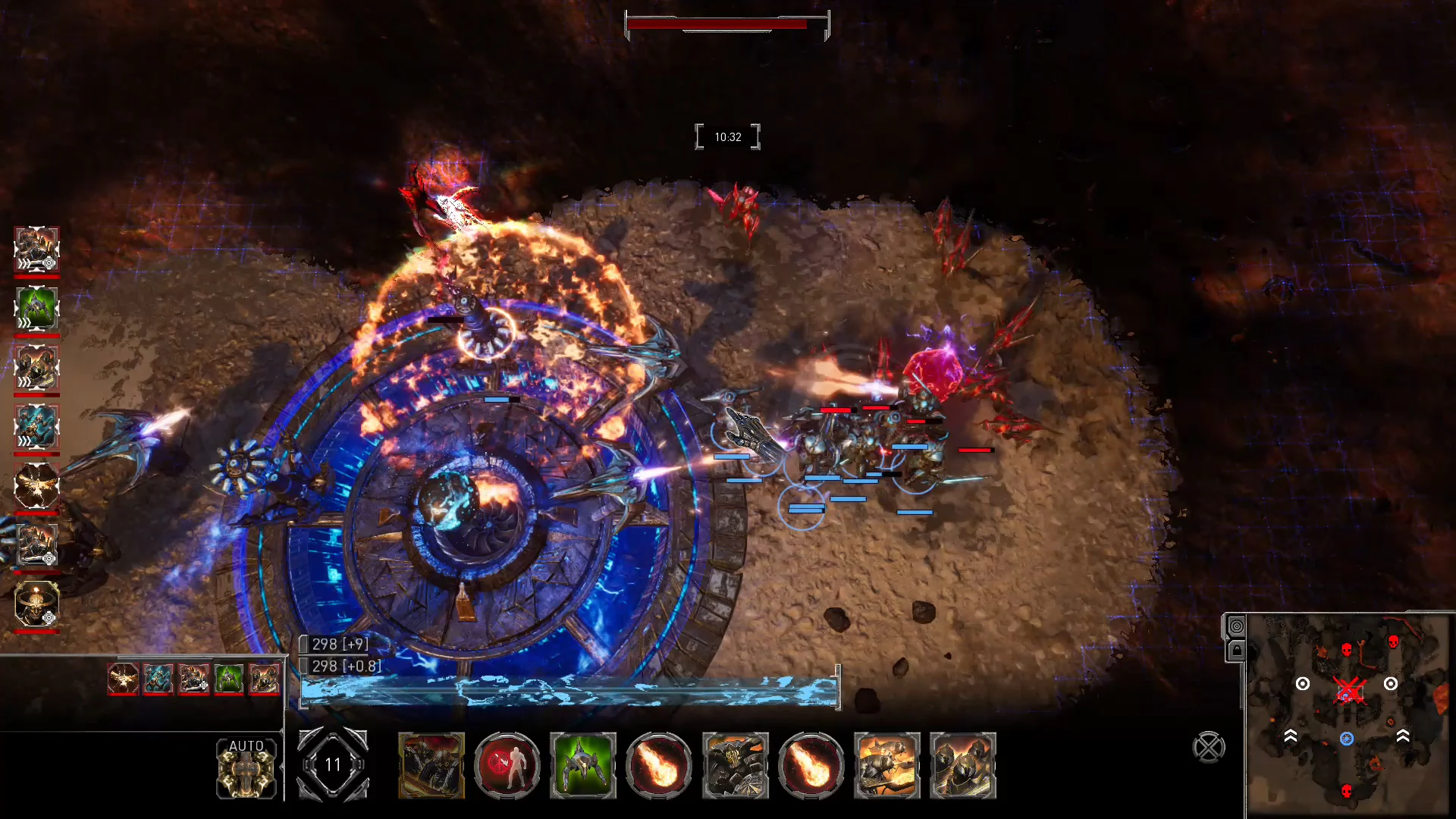
Task: Click the mission timer showing 10:32
Action: pos(727,136)
